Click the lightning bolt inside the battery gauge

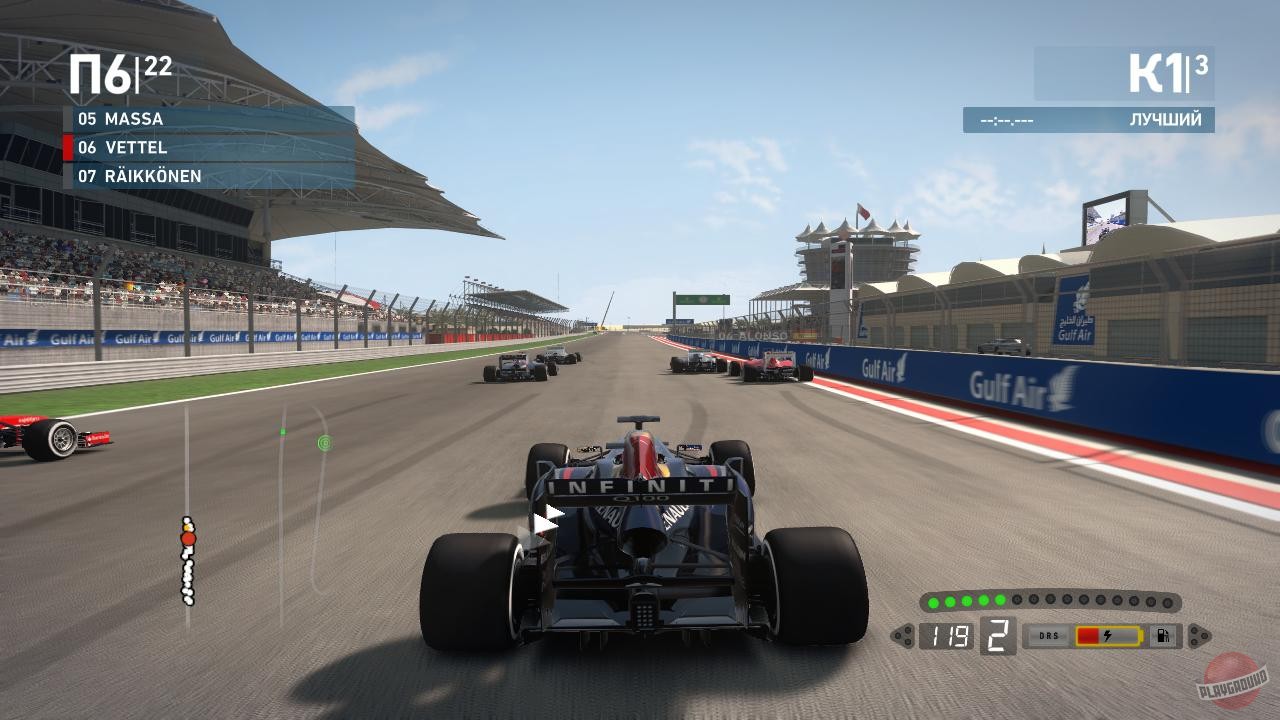point(1109,634)
